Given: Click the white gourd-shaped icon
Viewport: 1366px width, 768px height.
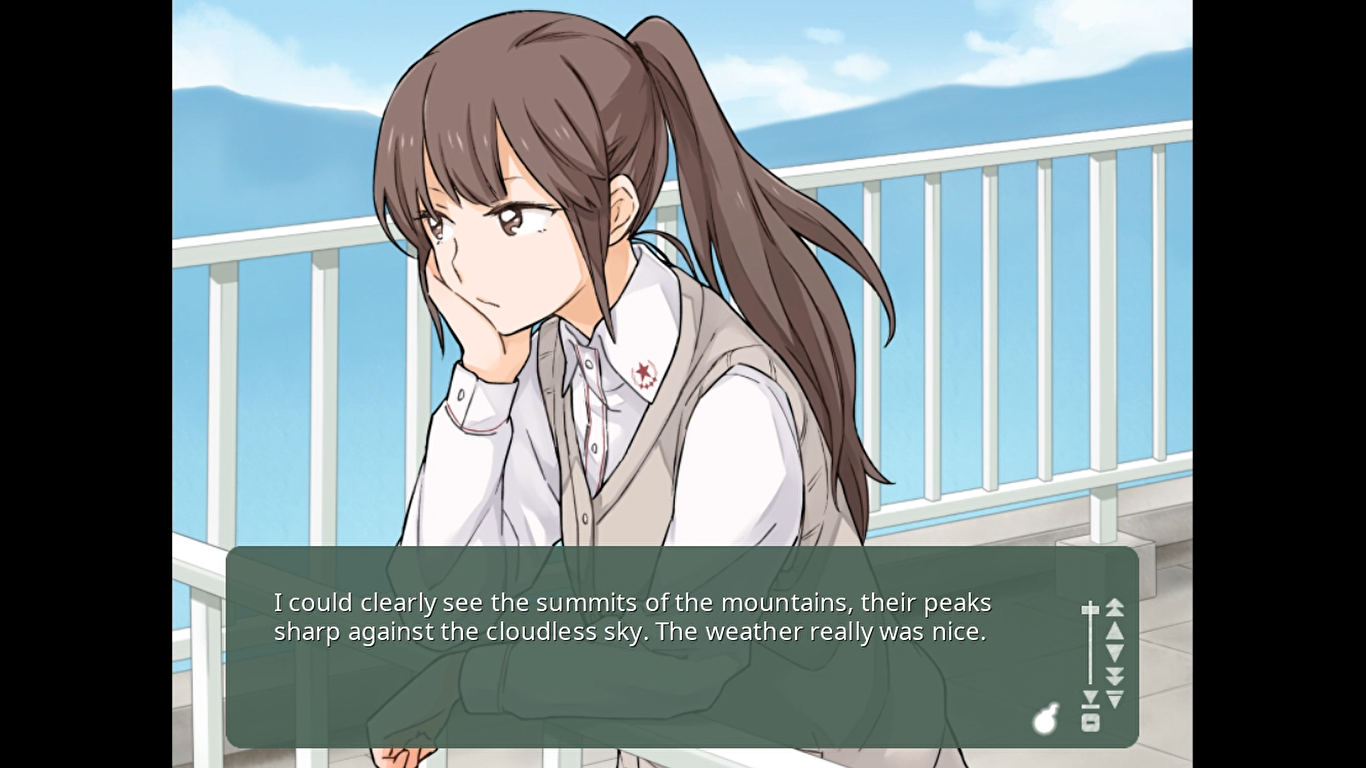Looking at the screenshot, I should (1045, 717).
